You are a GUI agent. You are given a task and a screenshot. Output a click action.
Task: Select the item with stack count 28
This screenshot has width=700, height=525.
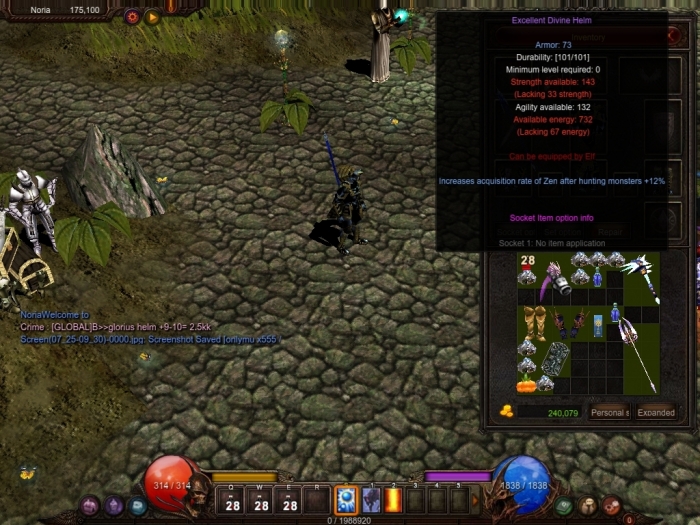coord(527,268)
